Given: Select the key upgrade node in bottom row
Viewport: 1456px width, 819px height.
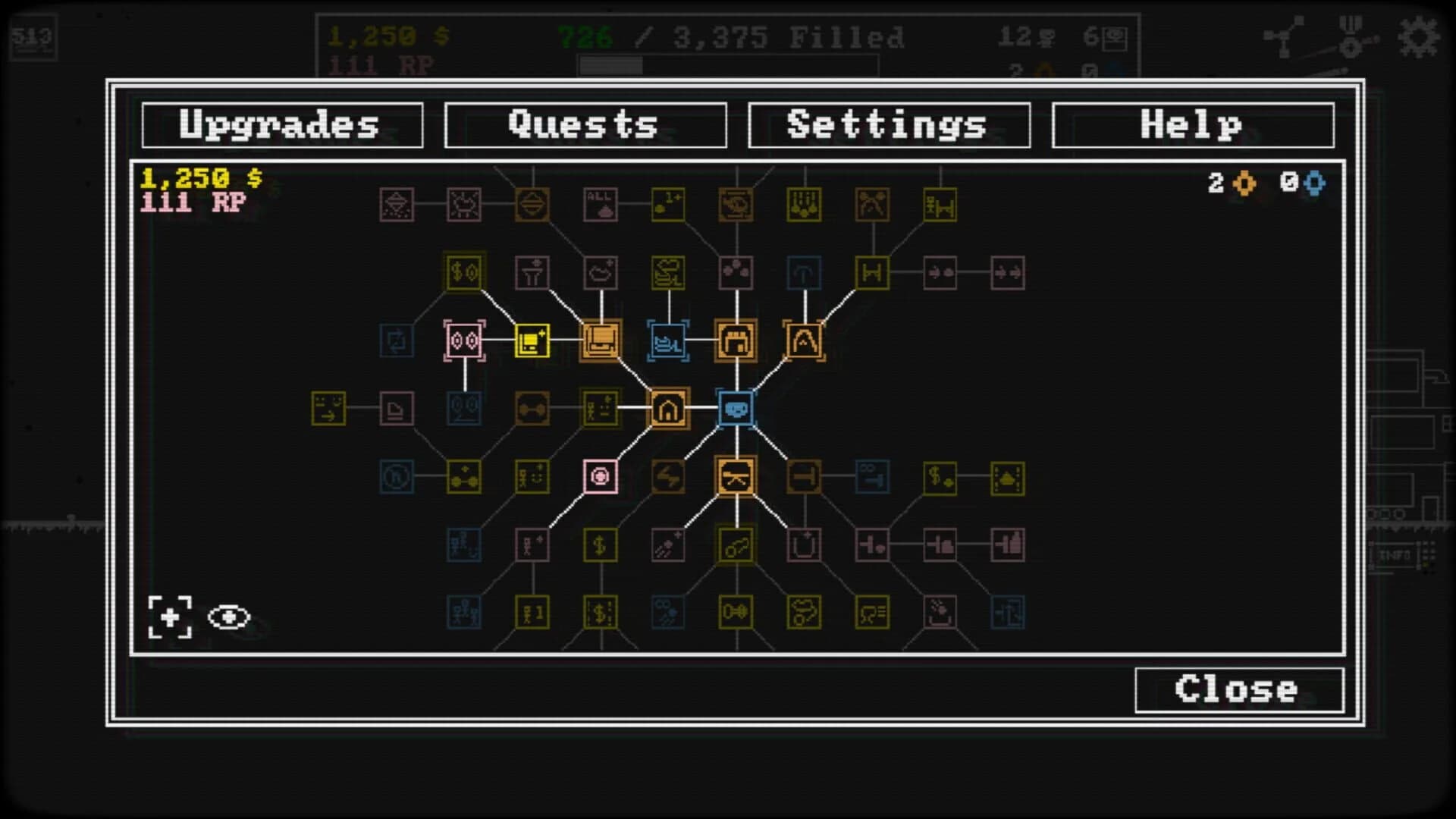Looking at the screenshot, I should tap(734, 612).
